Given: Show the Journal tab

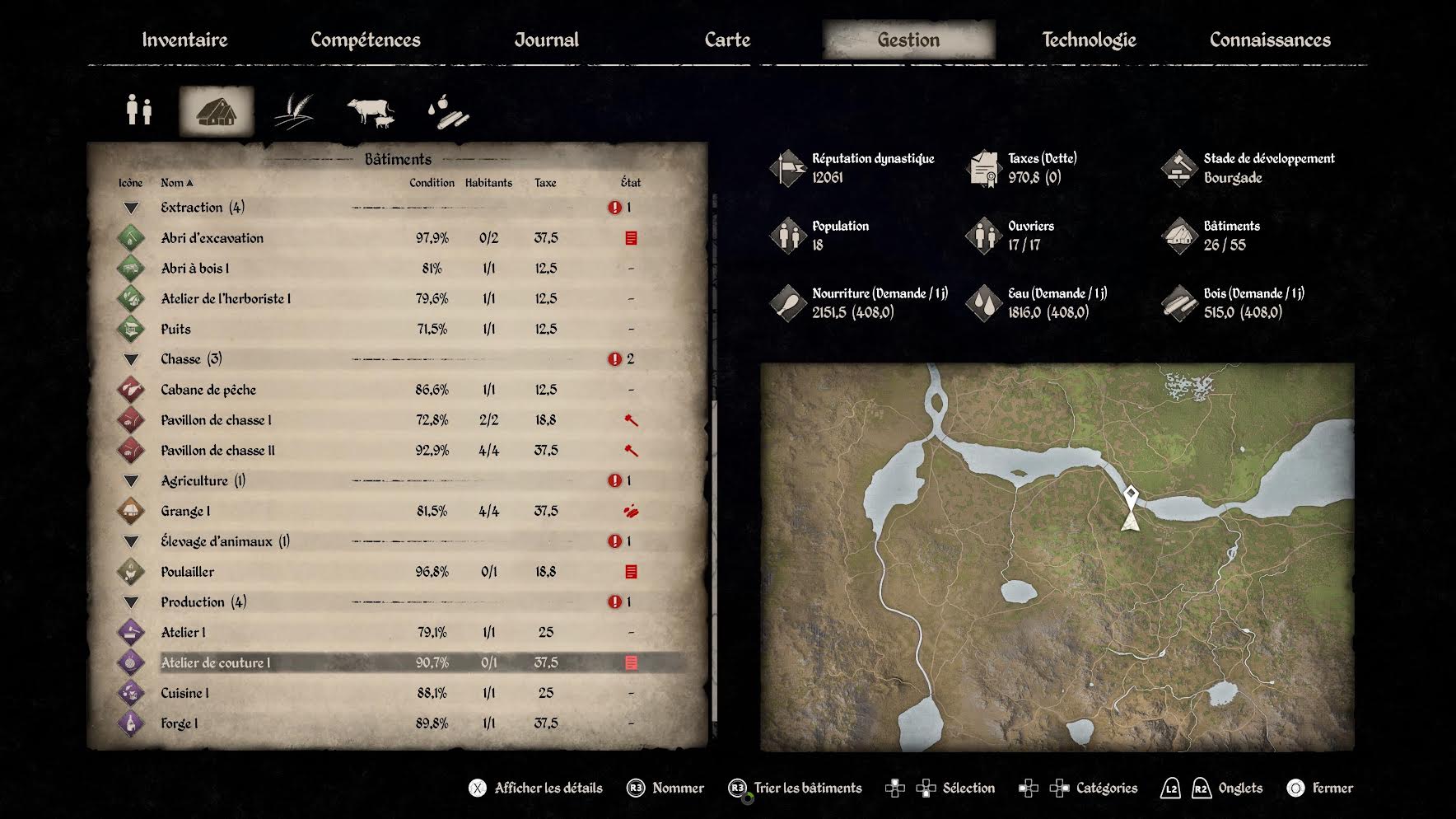Looking at the screenshot, I should tap(547, 40).
